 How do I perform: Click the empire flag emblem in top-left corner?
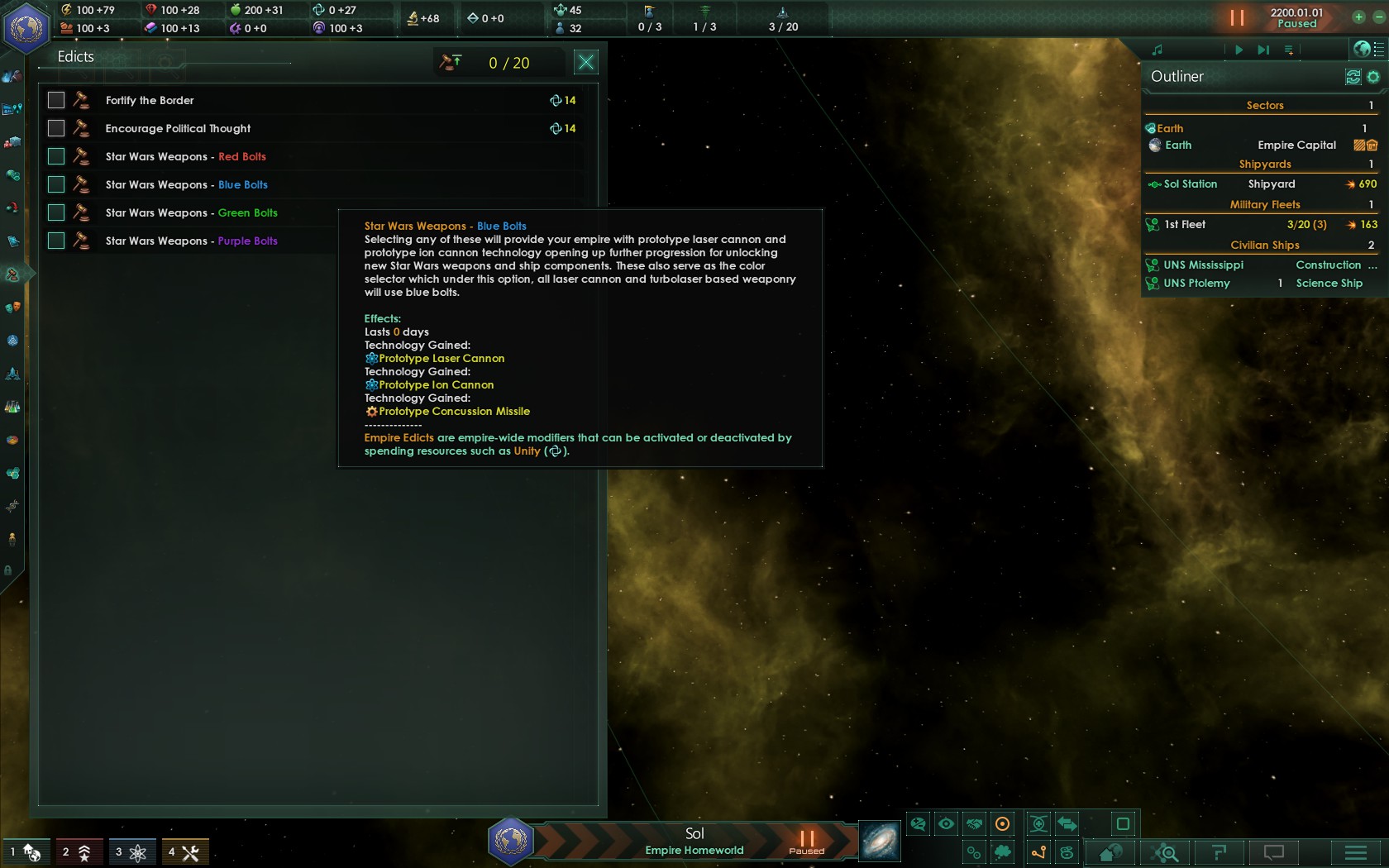[x=26, y=27]
